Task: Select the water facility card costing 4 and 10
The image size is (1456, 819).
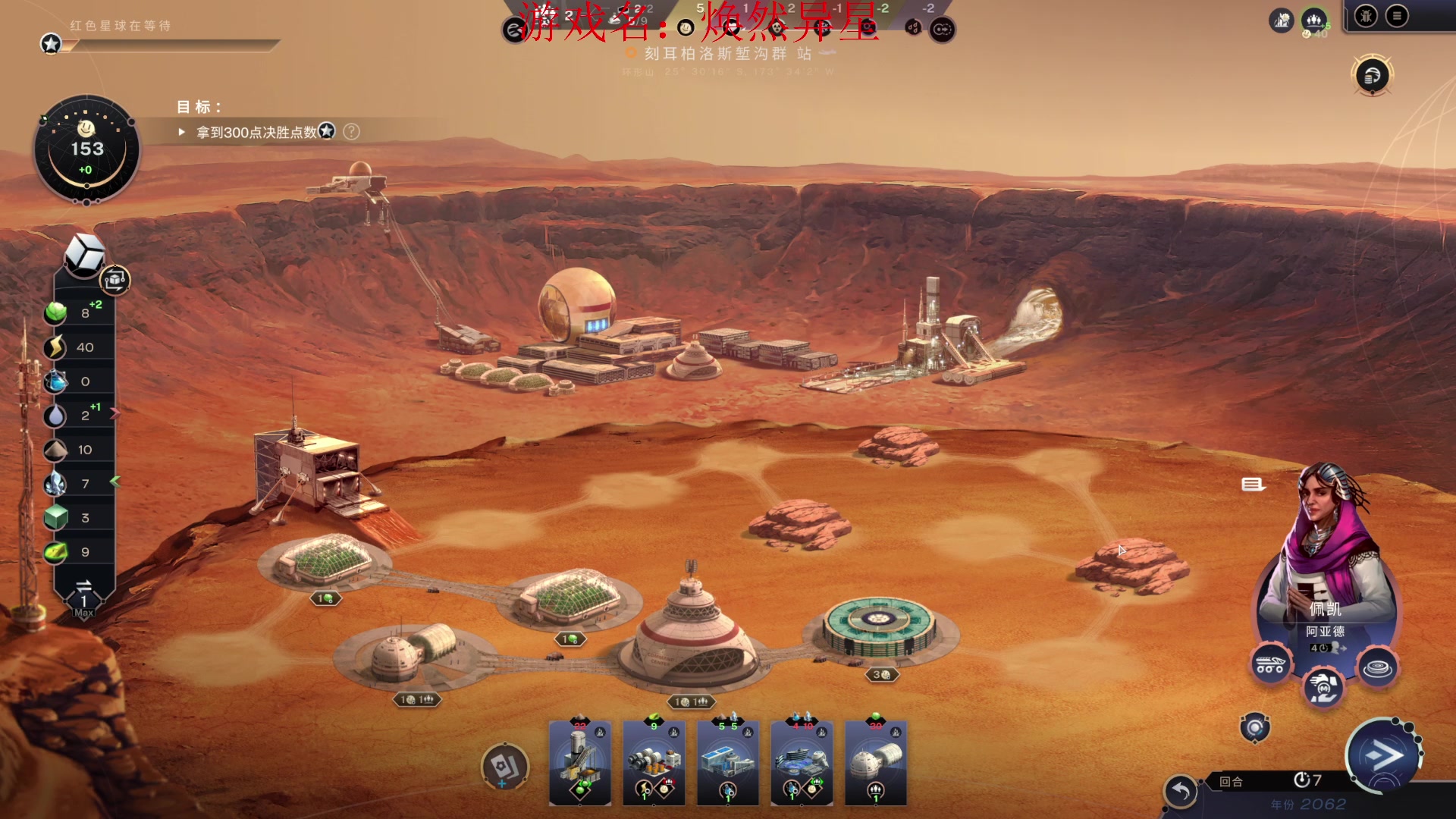Action: coord(802,762)
